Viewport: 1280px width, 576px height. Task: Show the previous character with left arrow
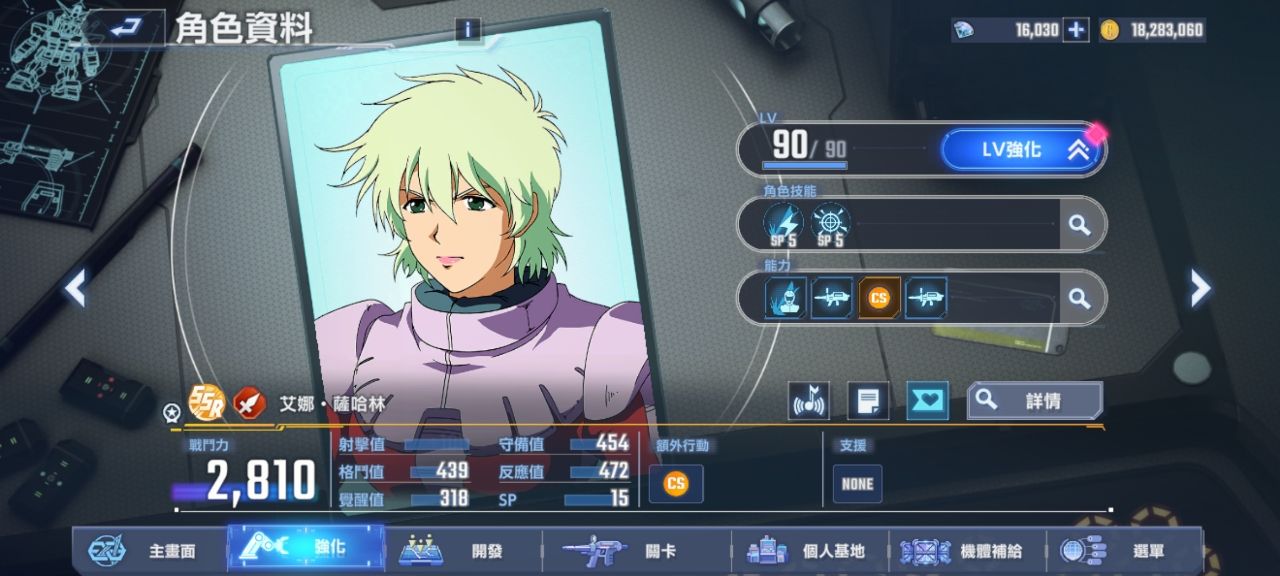75,288
